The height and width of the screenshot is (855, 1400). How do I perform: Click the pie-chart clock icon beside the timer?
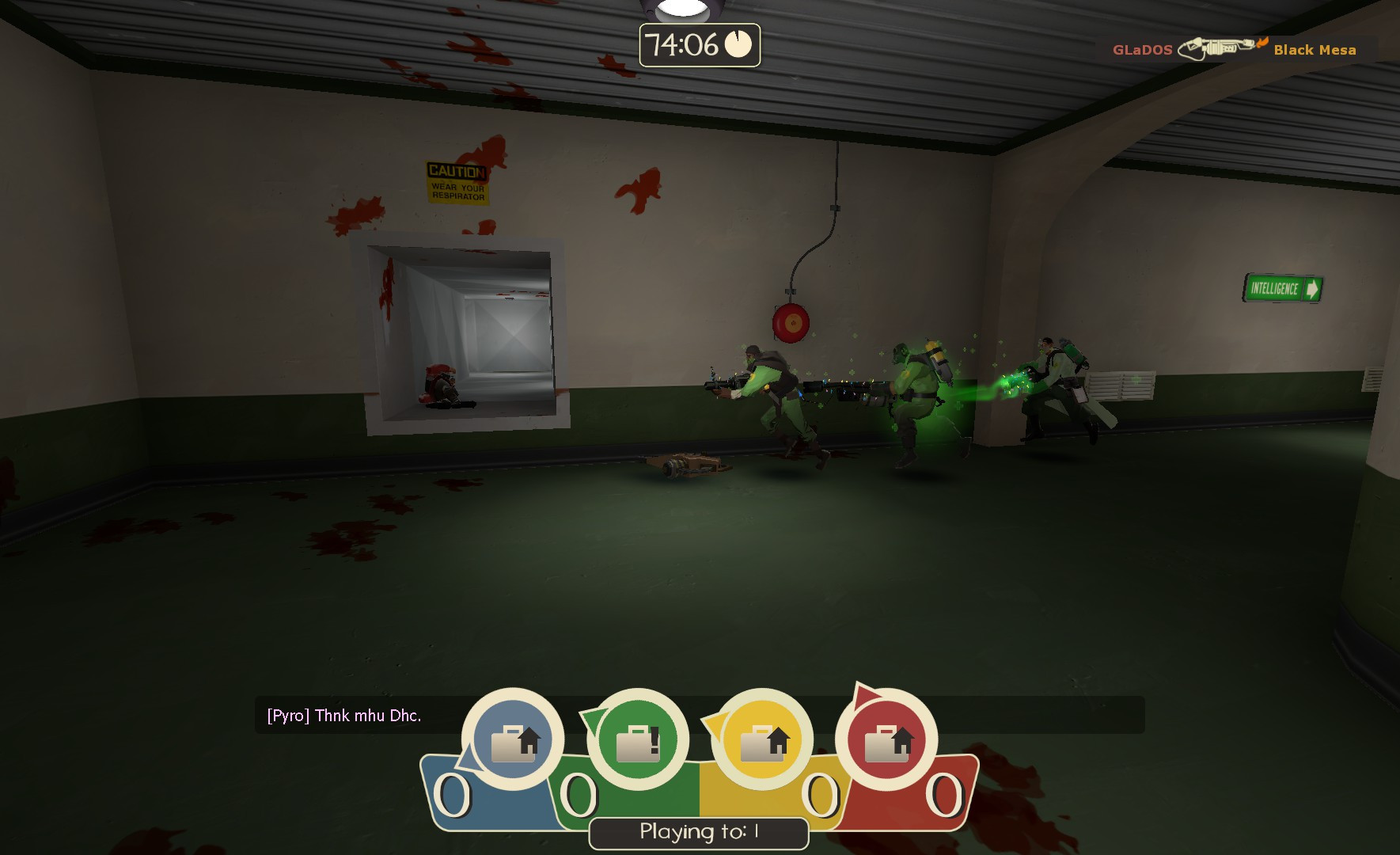click(738, 46)
